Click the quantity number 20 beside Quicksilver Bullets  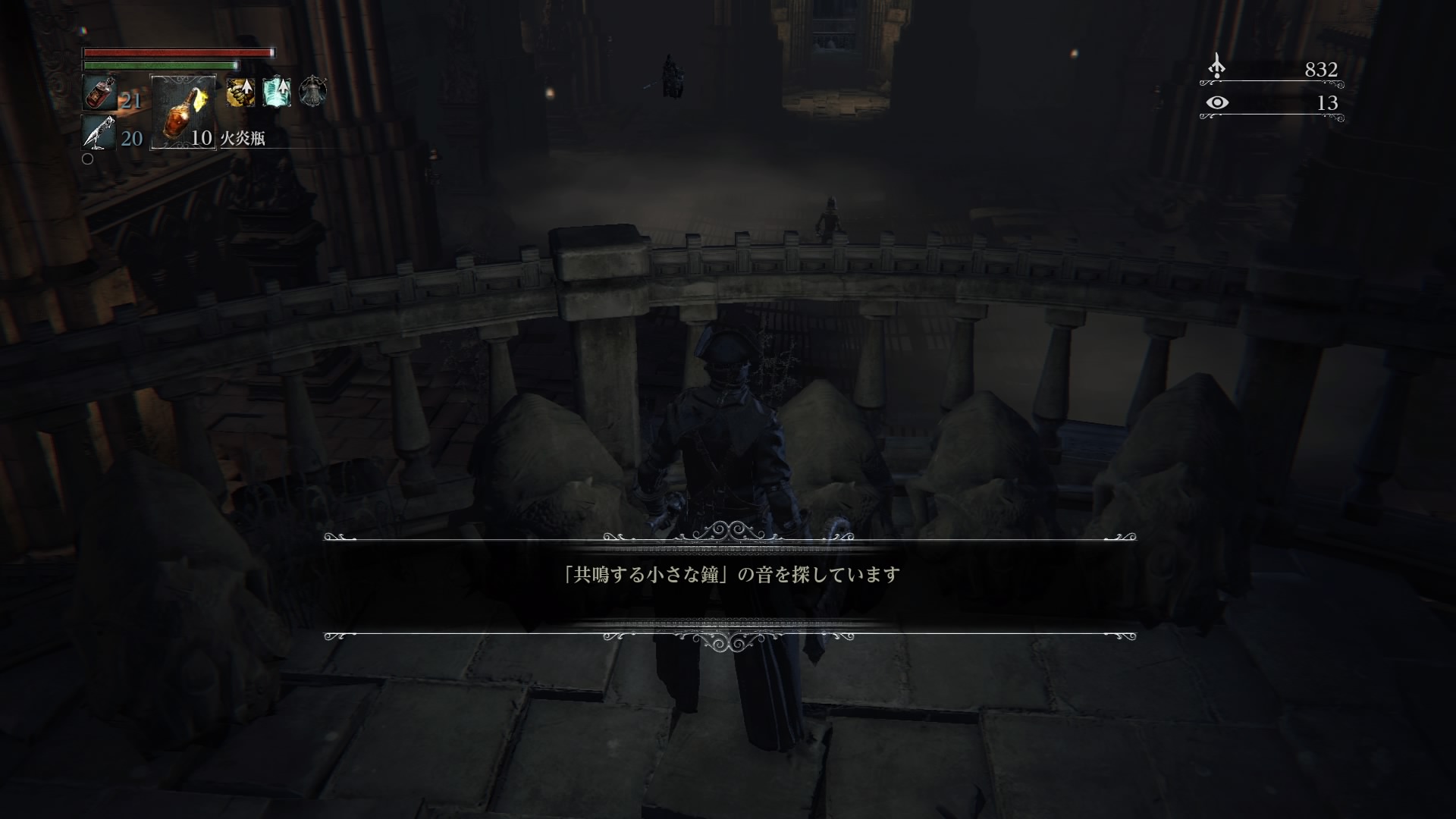(130, 140)
